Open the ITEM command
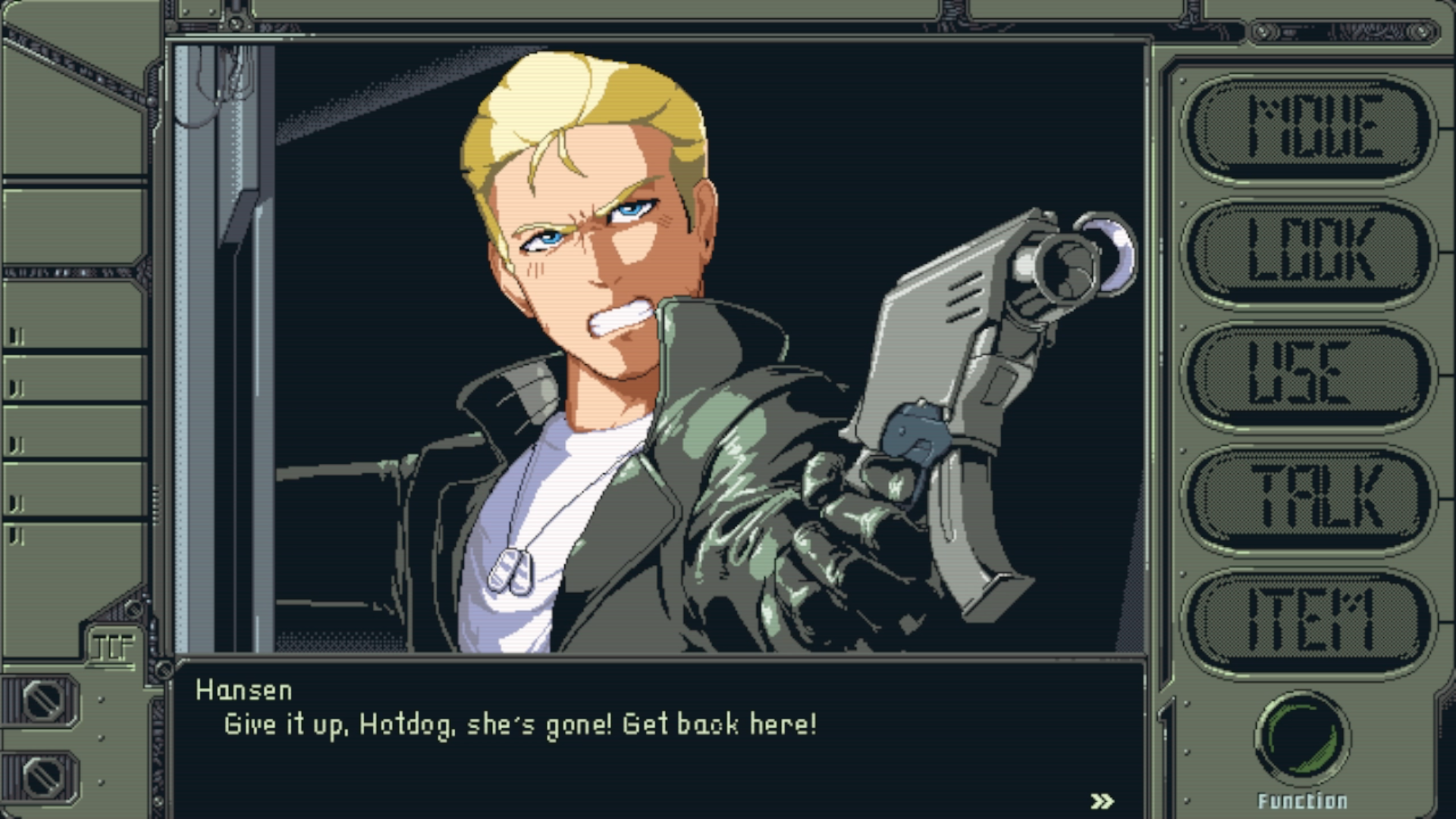The width and height of the screenshot is (1456, 819). tap(1309, 622)
